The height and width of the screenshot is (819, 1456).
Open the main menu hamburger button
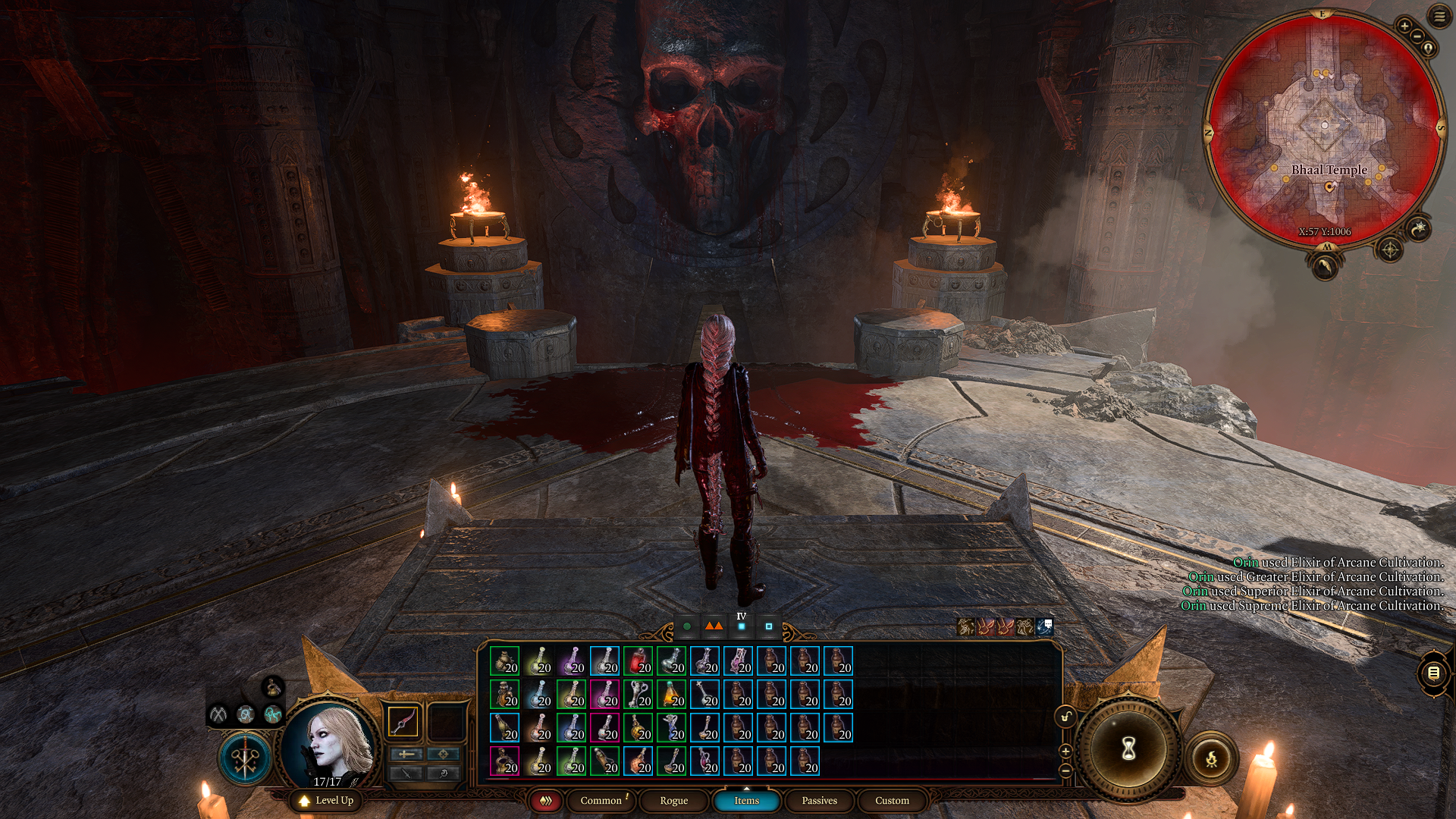point(1439,16)
